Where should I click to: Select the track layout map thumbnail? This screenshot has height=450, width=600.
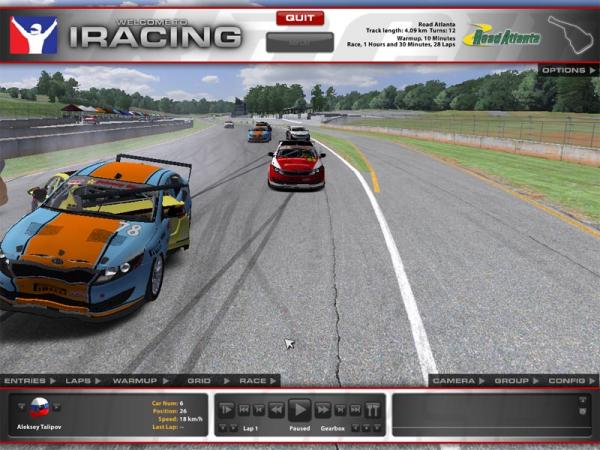tap(574, 34)
